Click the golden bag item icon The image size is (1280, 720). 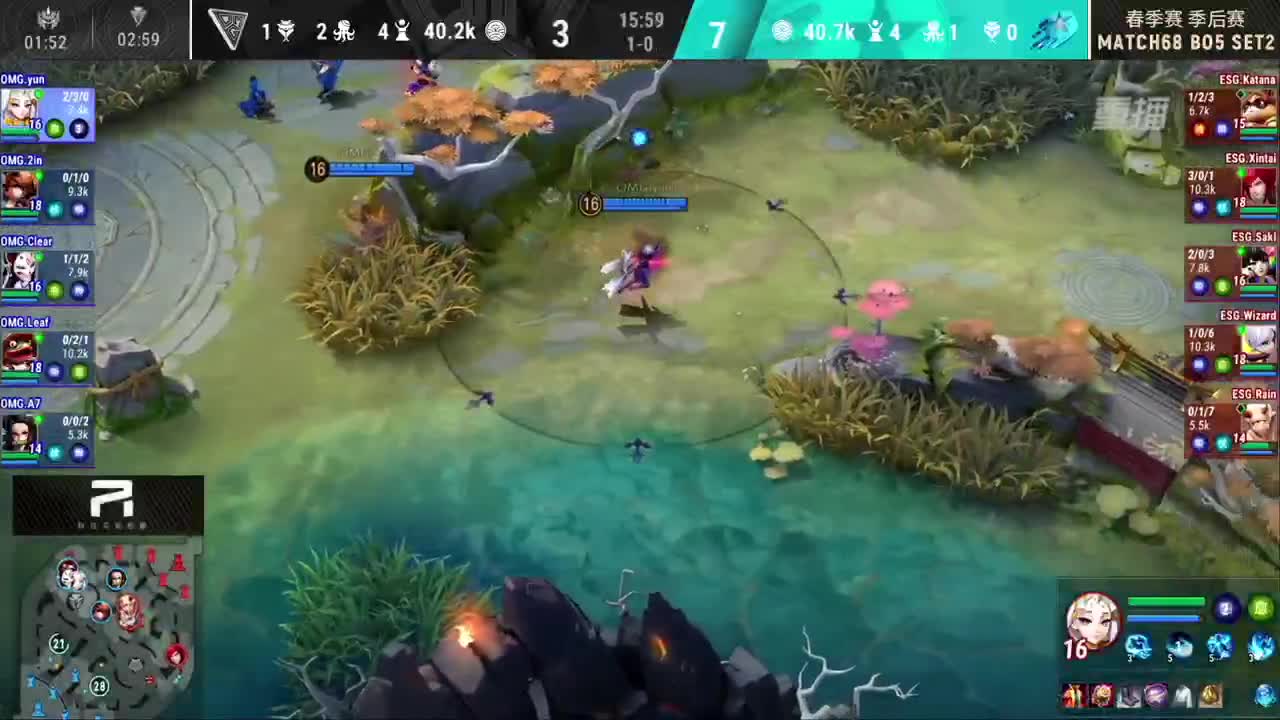(1213, 695)
